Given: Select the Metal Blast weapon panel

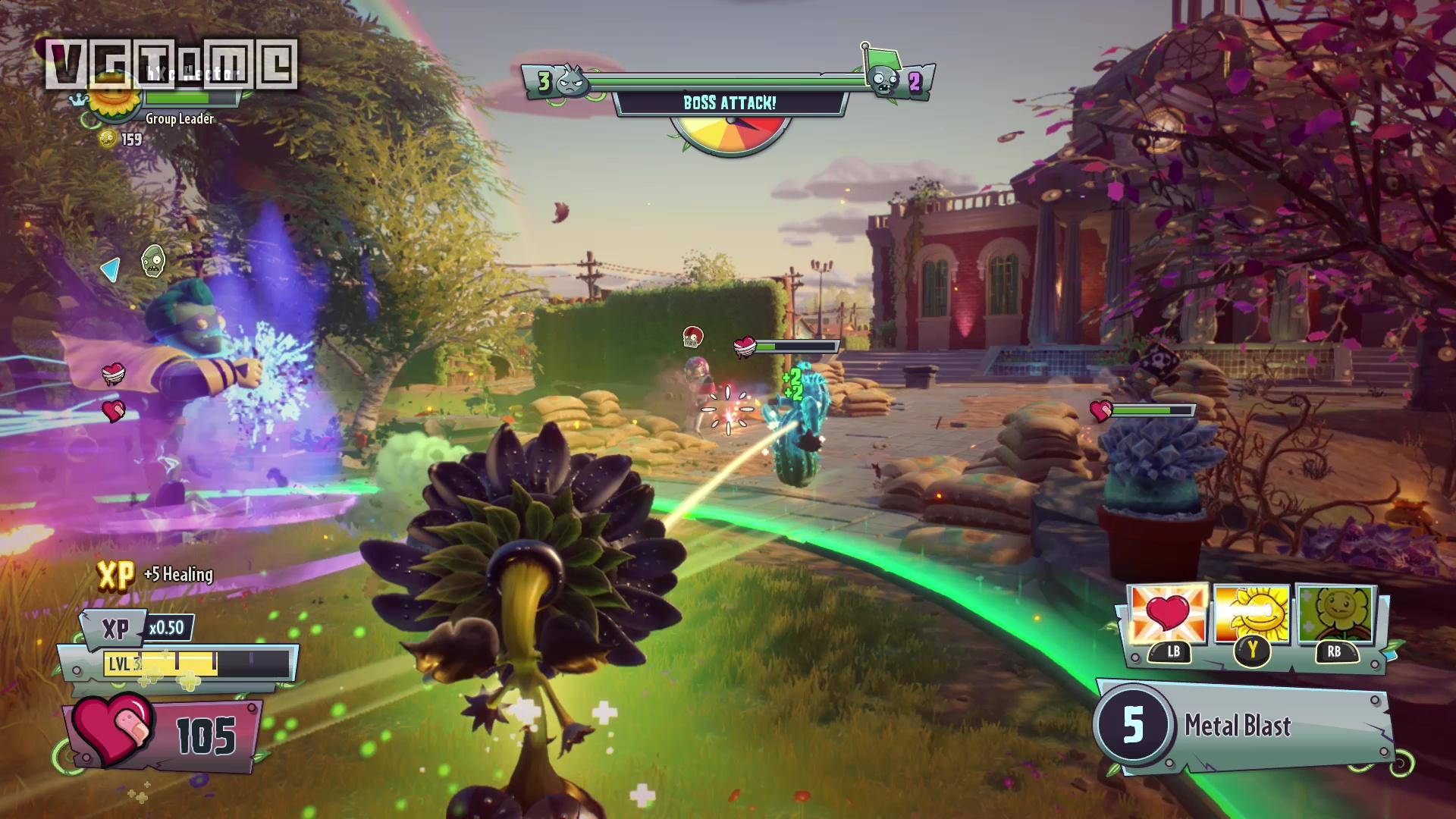Looking at the screenshot, I should [1244, 726].
